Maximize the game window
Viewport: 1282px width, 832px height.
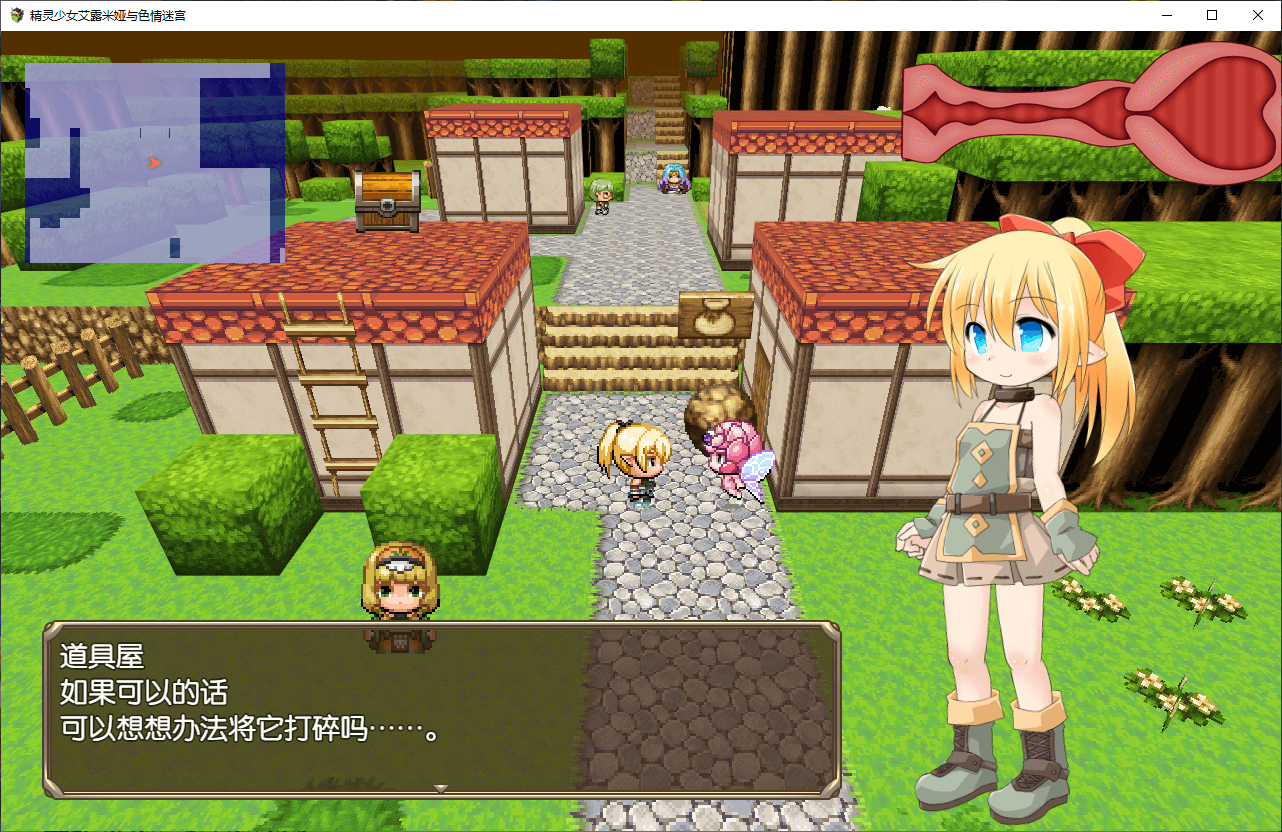1212,15
